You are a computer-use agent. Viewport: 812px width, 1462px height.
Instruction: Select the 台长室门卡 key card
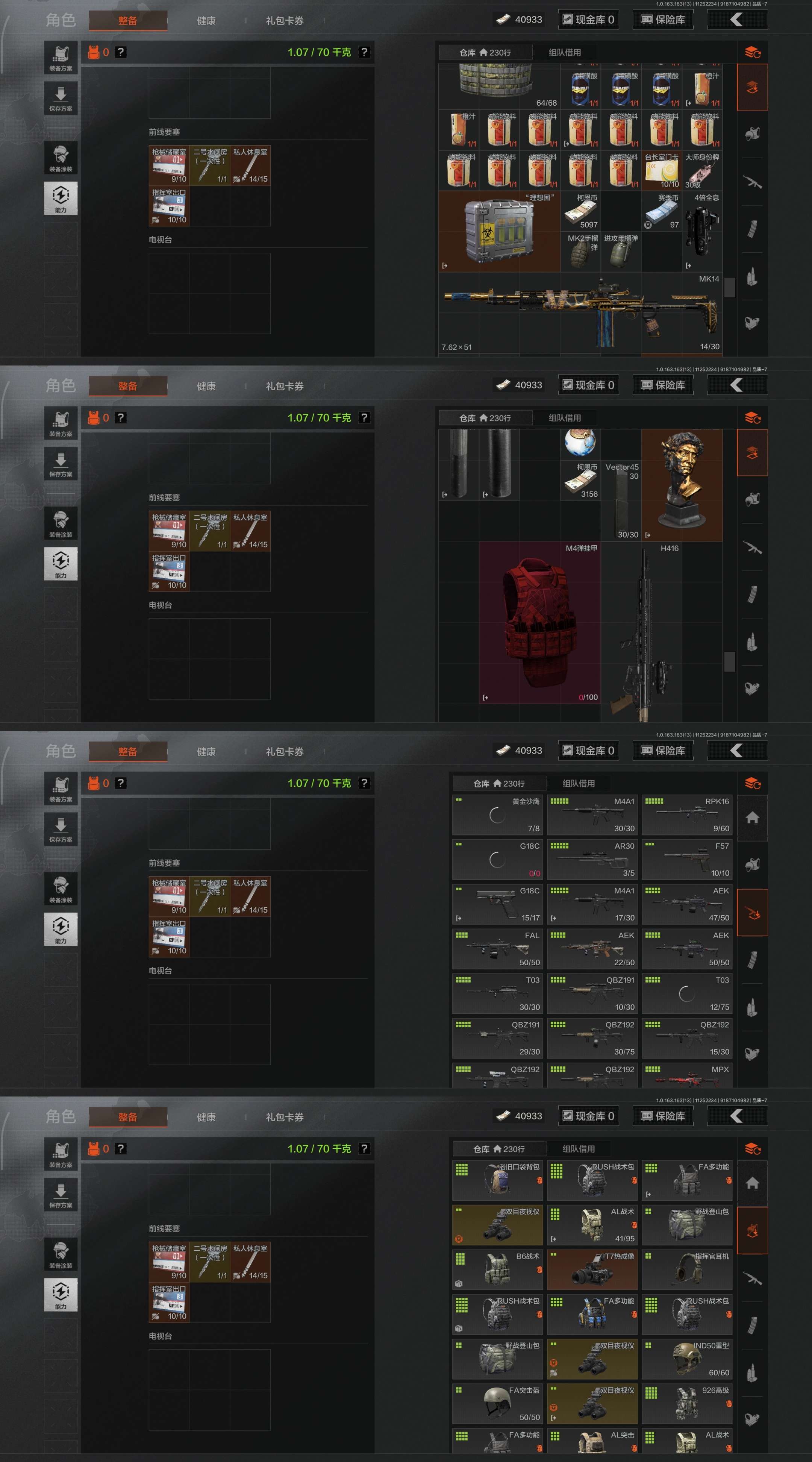pyautogui.click(x=661, y=170)
